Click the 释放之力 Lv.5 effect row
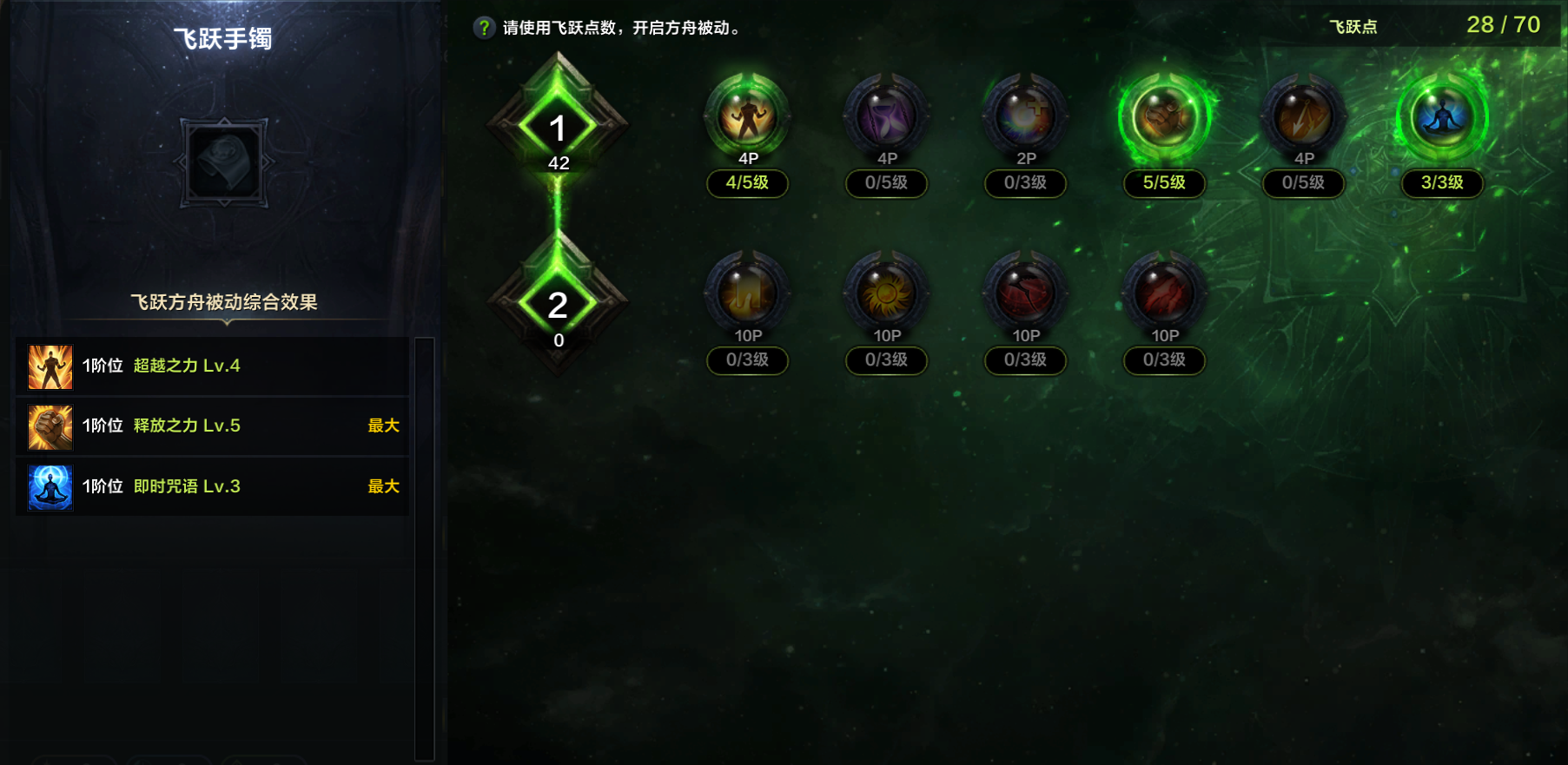 pos(213,426)
